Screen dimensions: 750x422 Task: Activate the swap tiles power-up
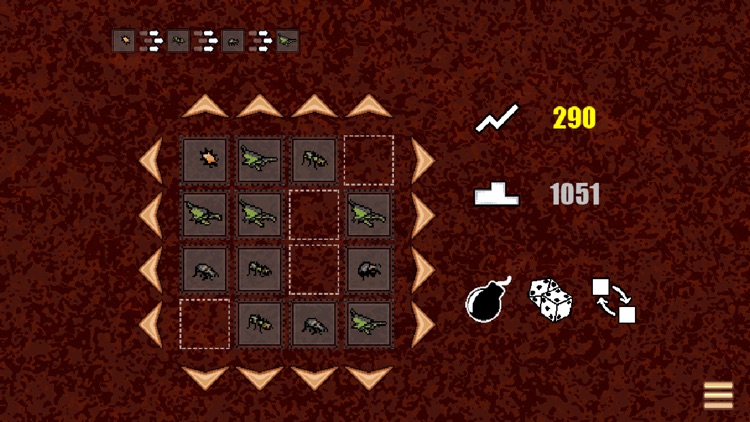tap(614, 300)
